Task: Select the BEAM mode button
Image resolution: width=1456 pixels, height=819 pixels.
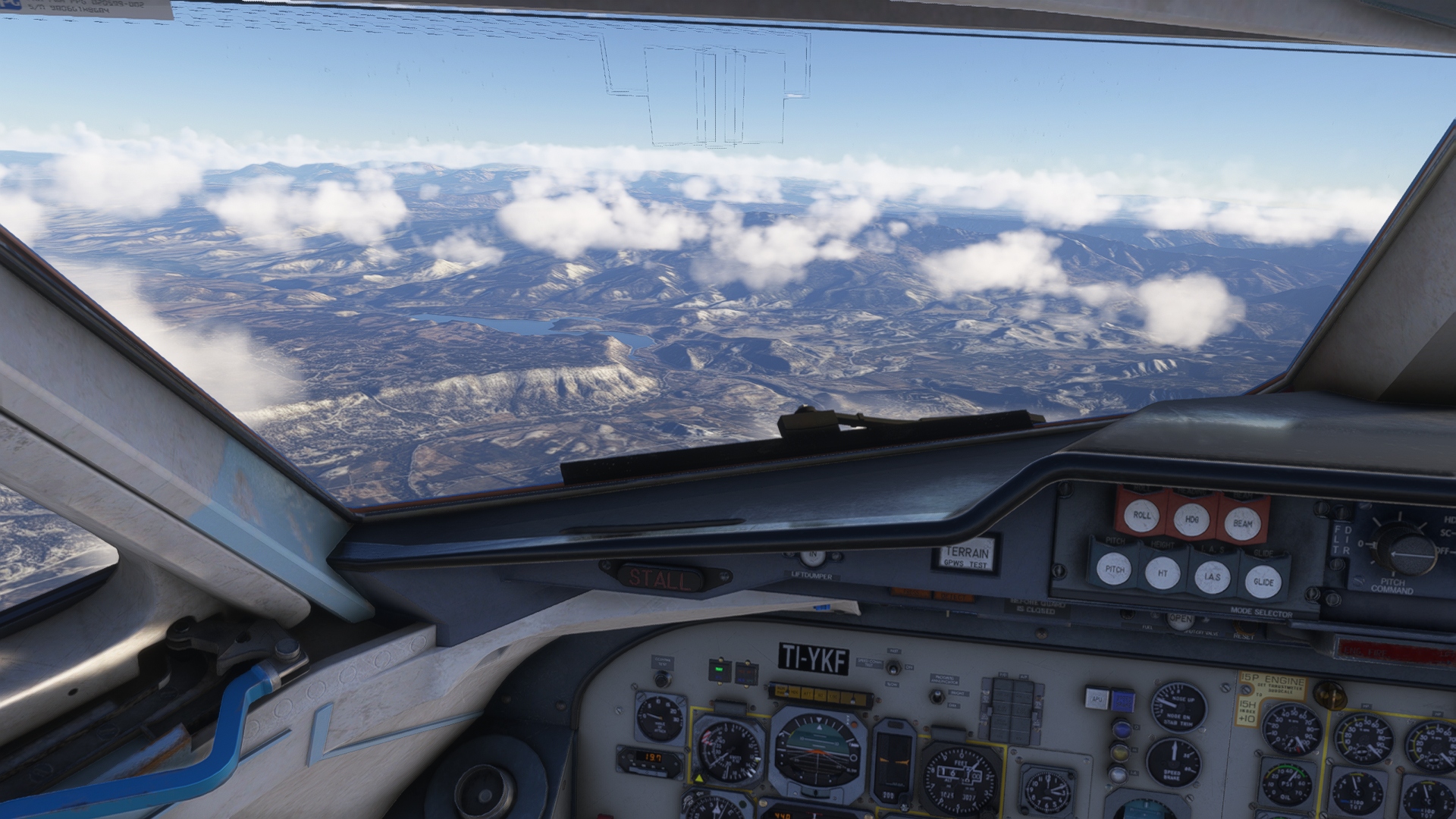Action: coord(1242,523)
